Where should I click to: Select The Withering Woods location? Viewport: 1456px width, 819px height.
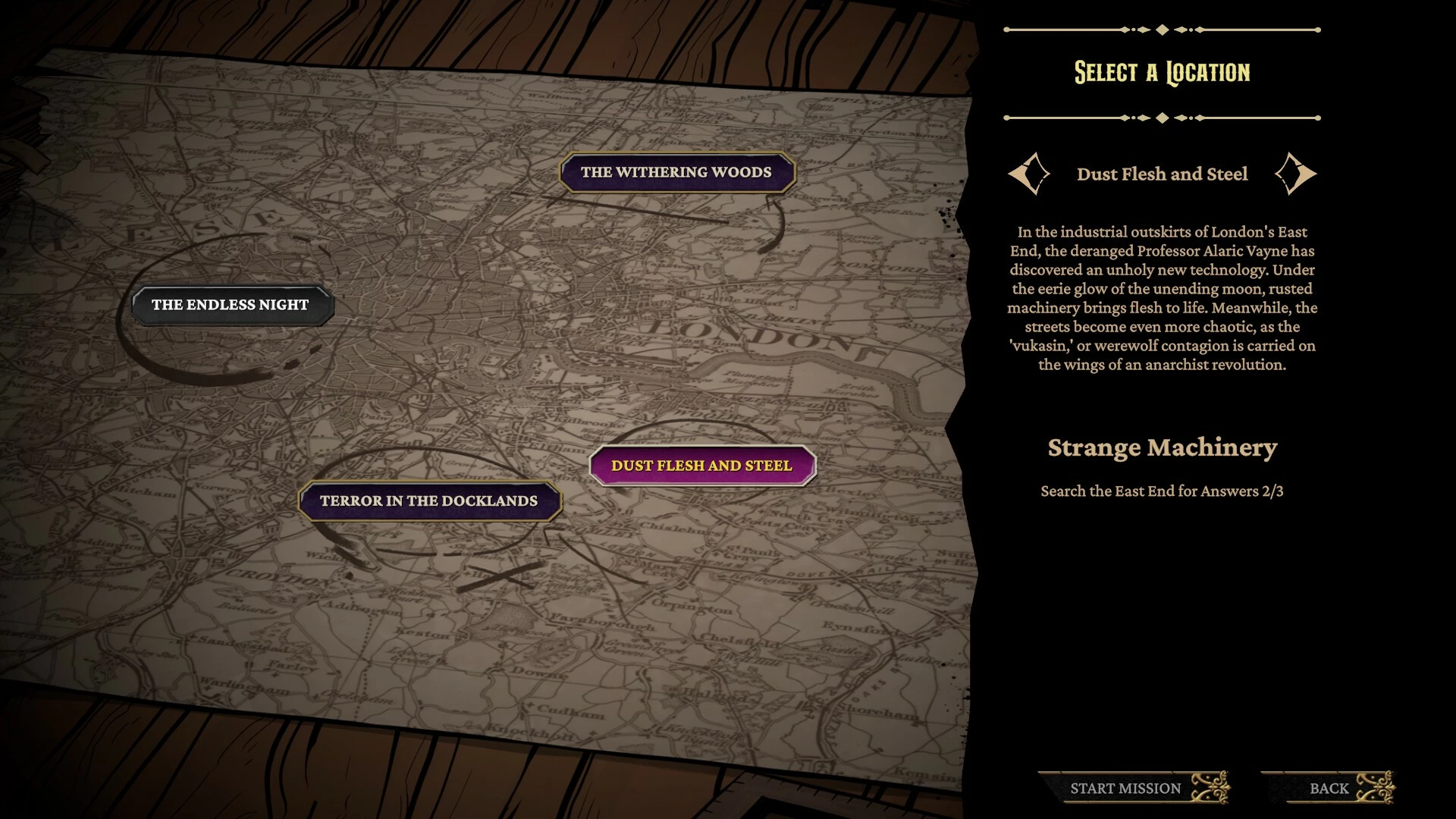pyautogui.click(x=676, y=173)
